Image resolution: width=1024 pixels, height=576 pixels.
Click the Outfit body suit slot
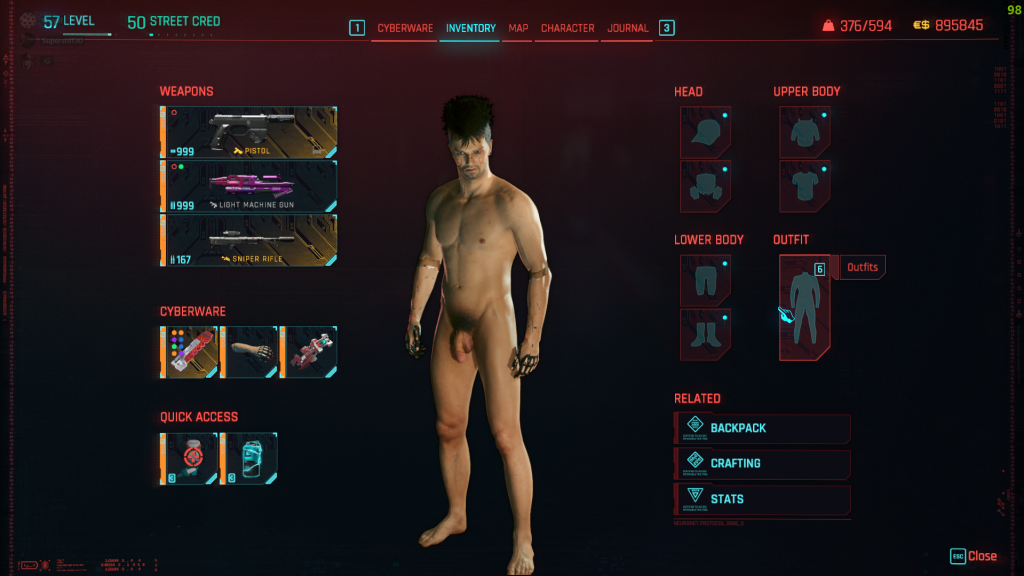click(x=804, y=307)
